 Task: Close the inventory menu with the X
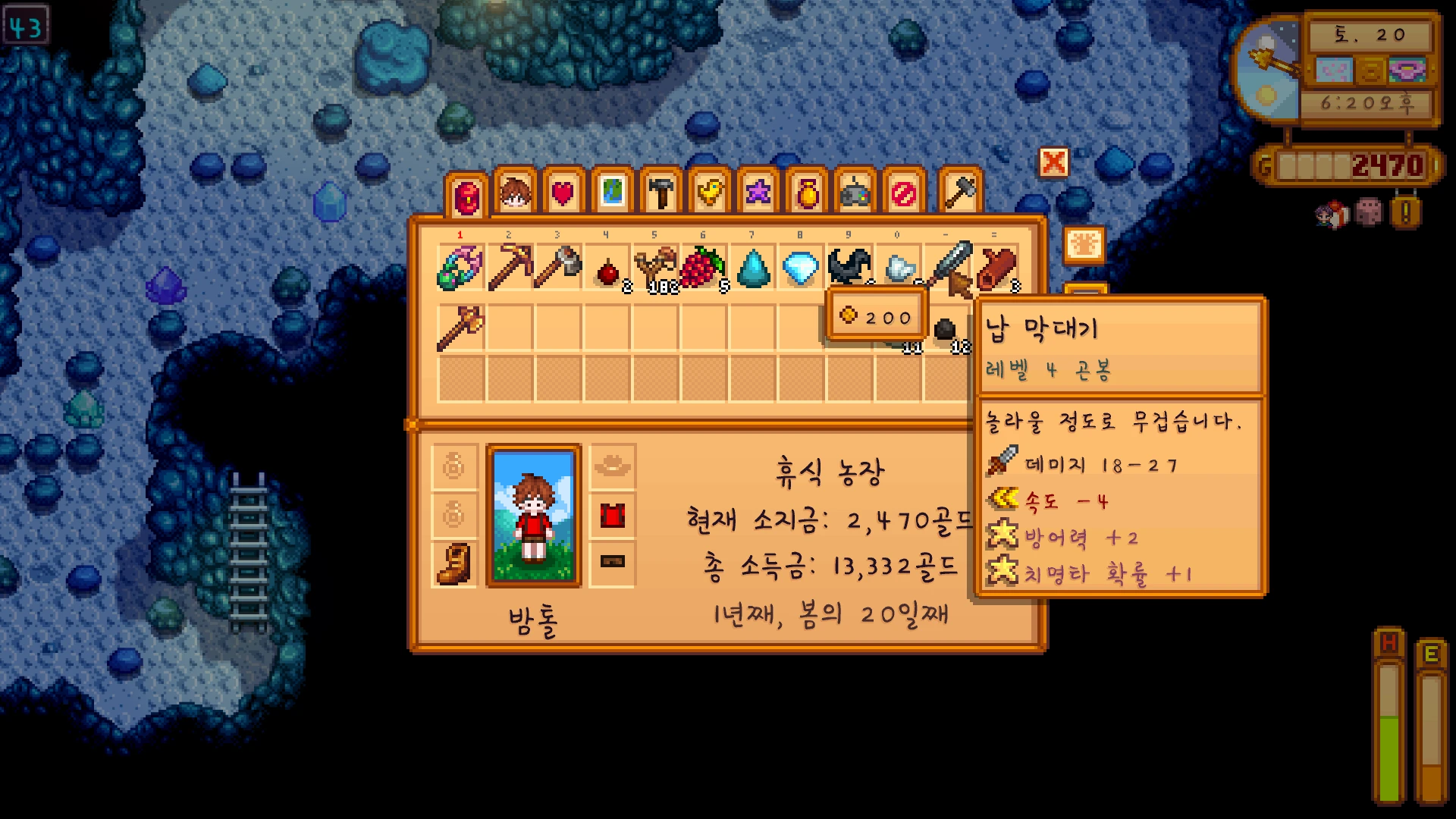1053,162
